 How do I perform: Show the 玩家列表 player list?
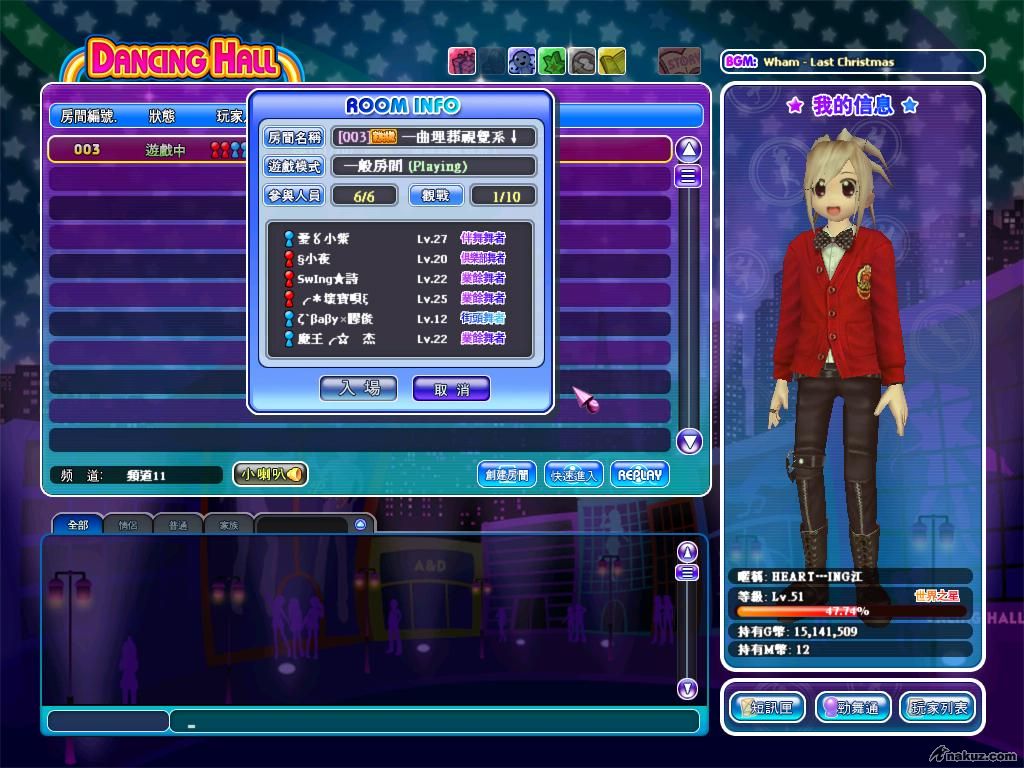coord(938,707)
